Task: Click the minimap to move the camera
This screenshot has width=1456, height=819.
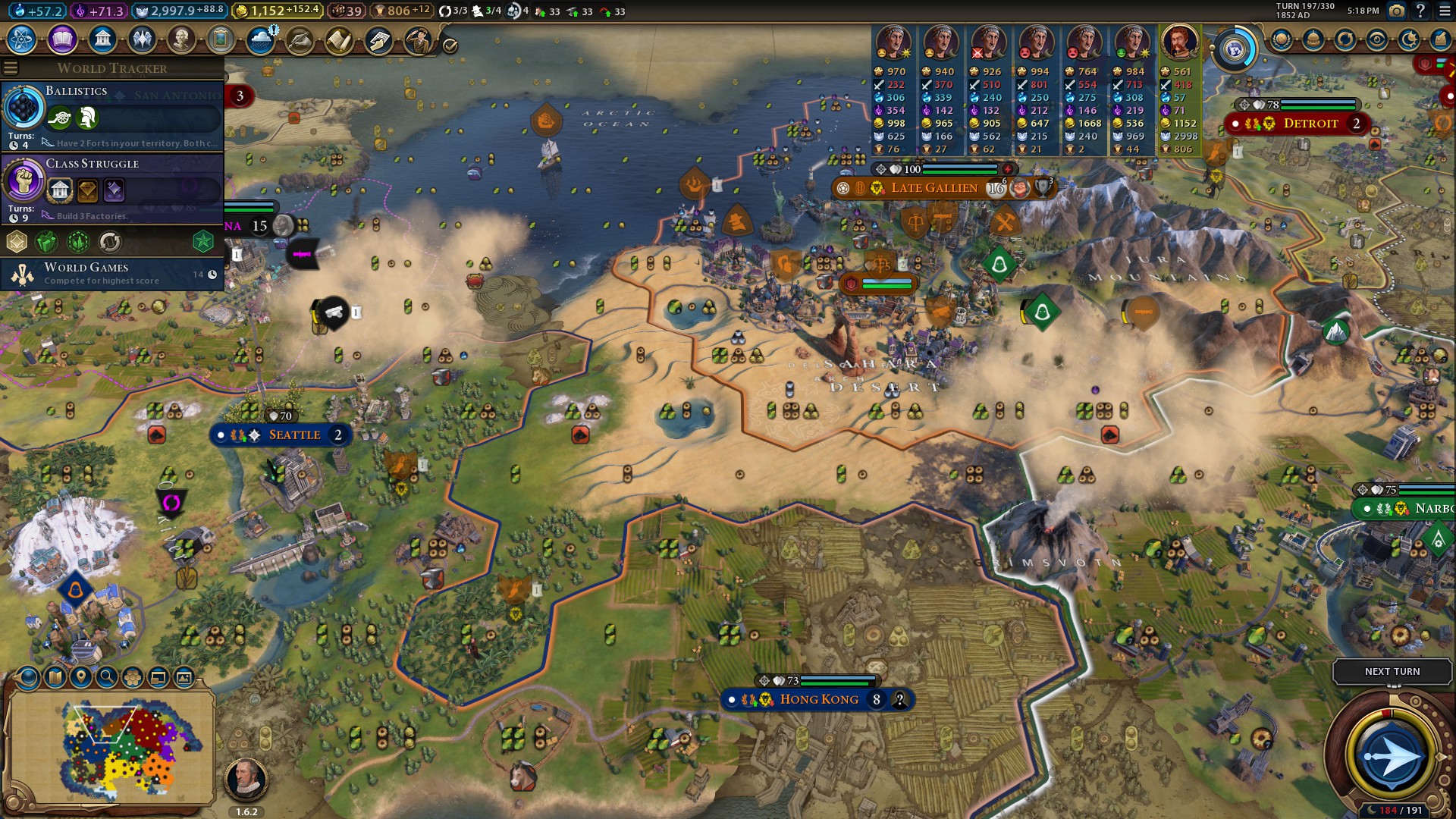Action: (112, 747)
